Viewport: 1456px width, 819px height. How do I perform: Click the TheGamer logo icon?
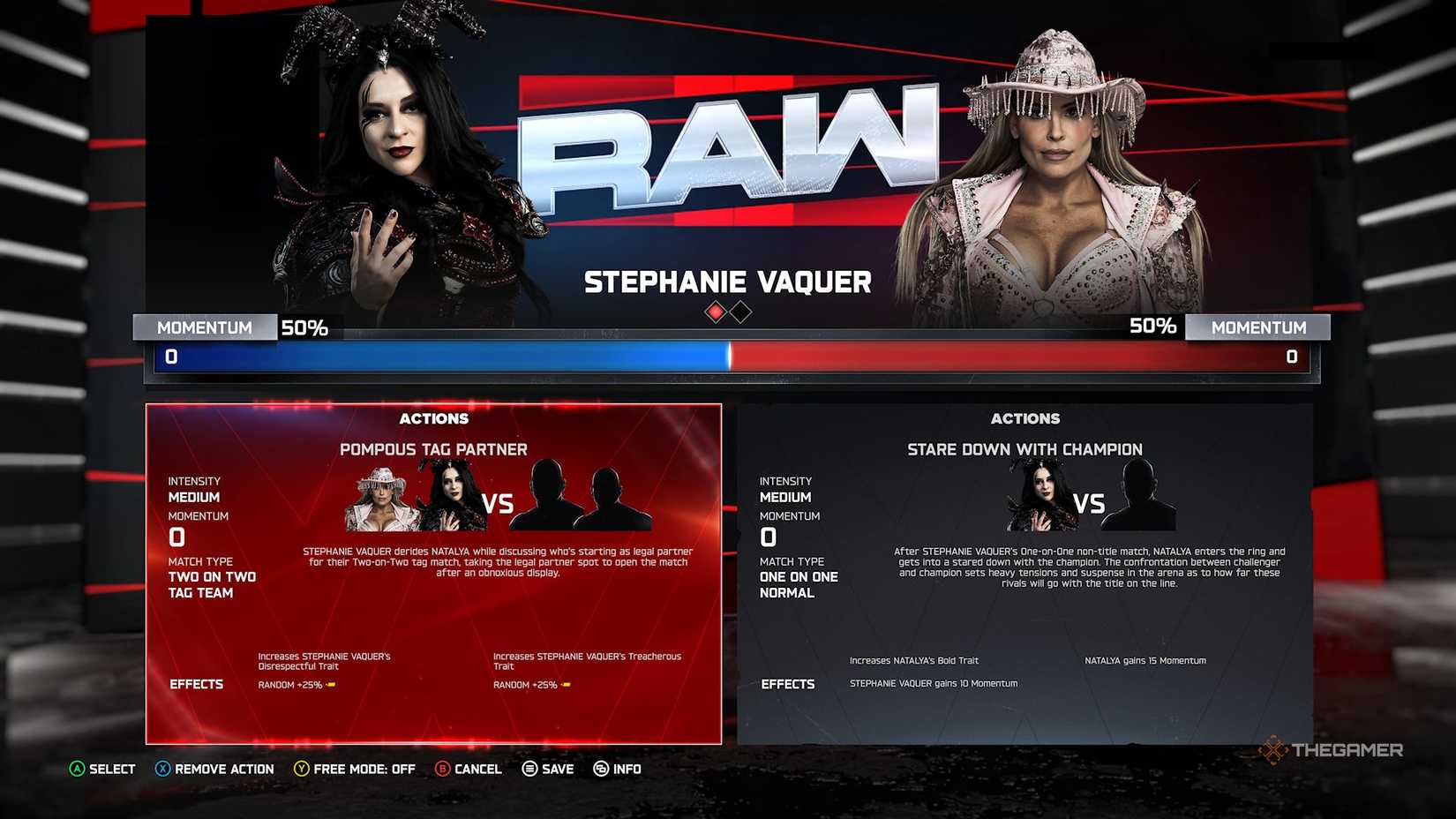pyautogui.click(x=1274, y=751)
